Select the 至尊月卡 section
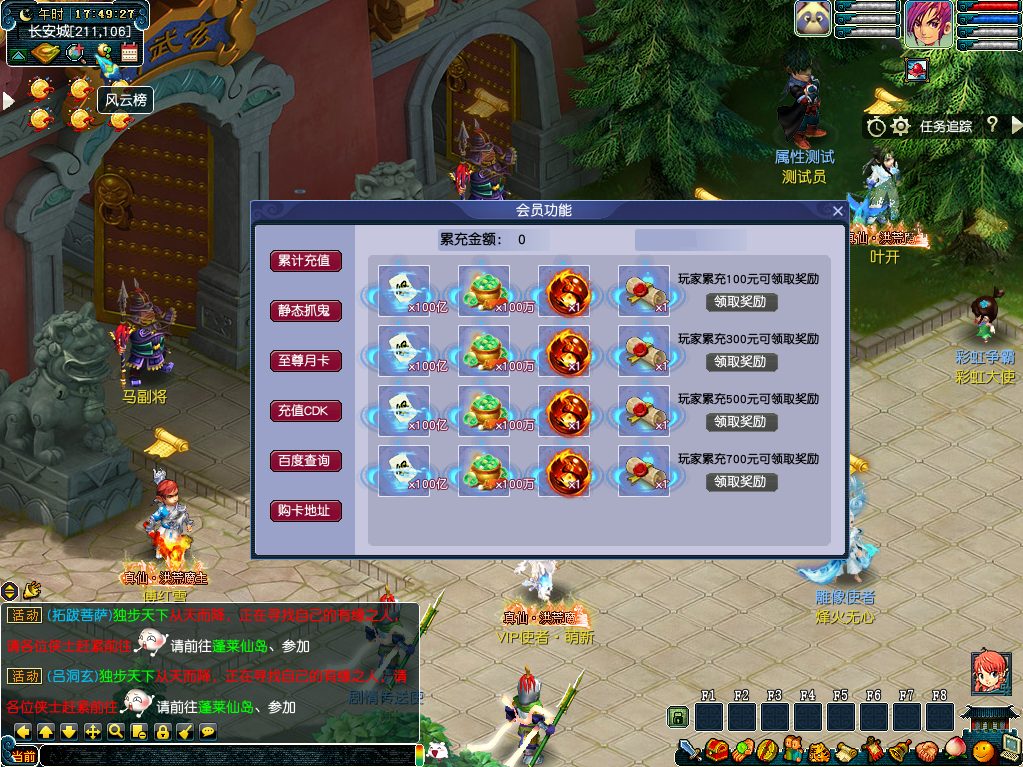The height and width of the screenshot is (767, 1023). click(305, 361)
